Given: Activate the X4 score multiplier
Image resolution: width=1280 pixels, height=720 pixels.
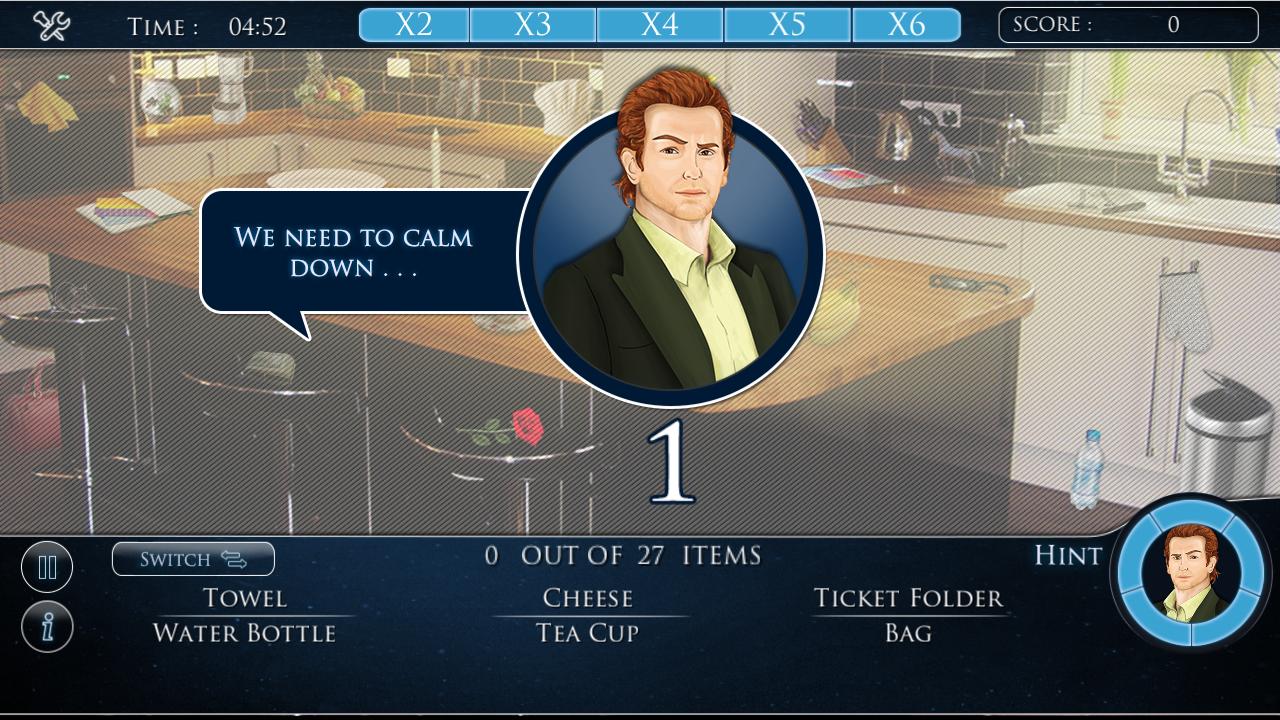Looking at the screenshot, I should 660,23.
